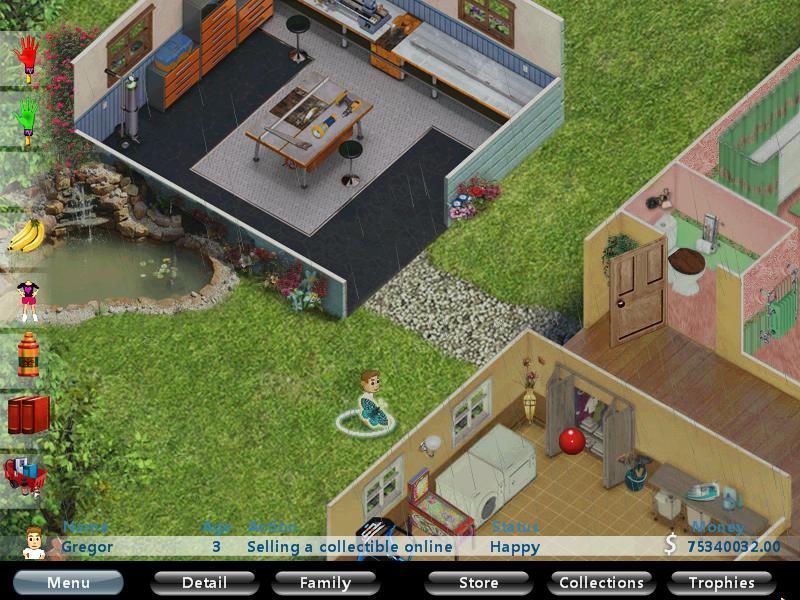Use the orange bottle item
Viewport: 800px width, 600px height.
click(x=27, y=354)
